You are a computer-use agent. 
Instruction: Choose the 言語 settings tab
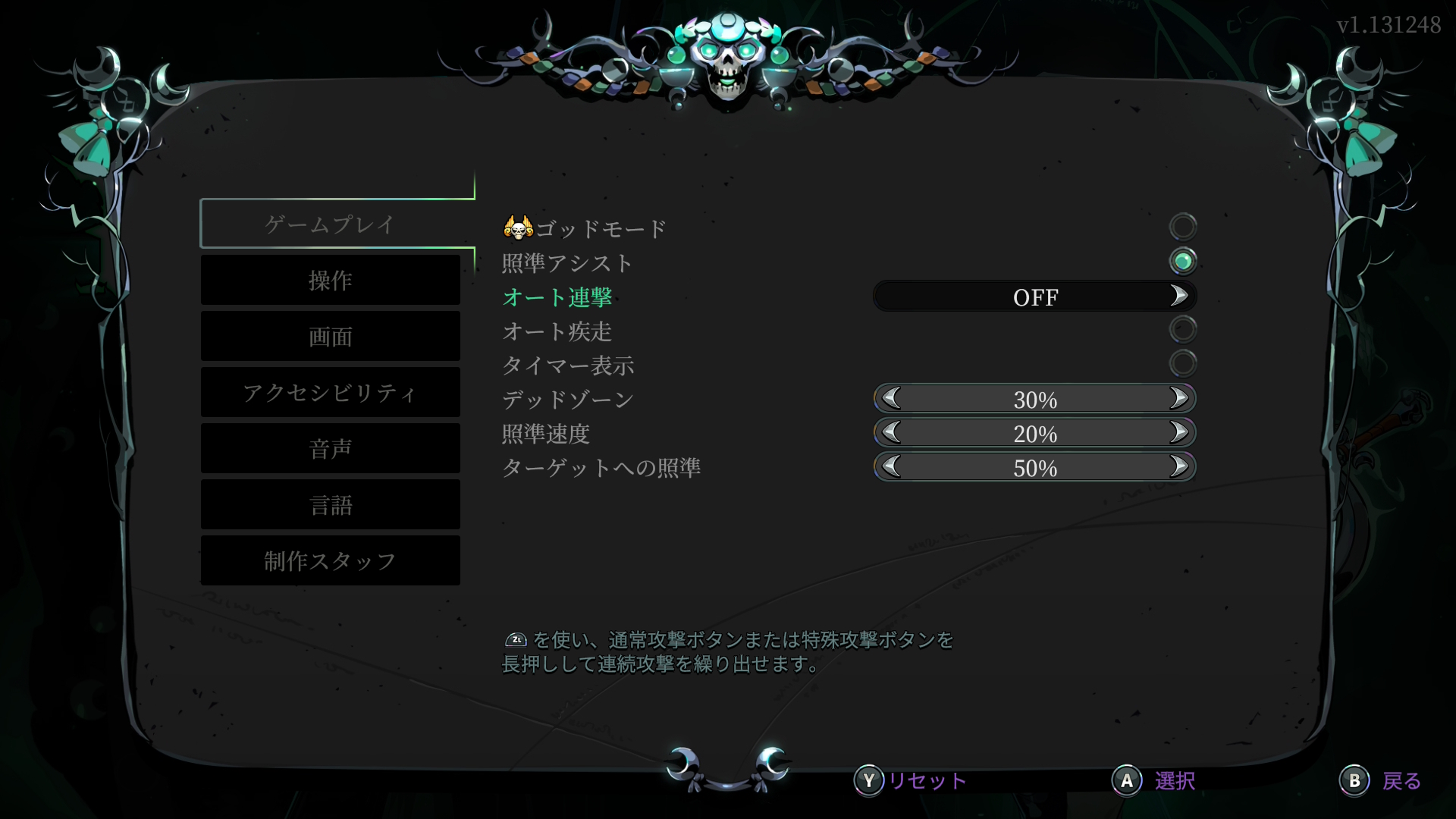tap(331, 505)
